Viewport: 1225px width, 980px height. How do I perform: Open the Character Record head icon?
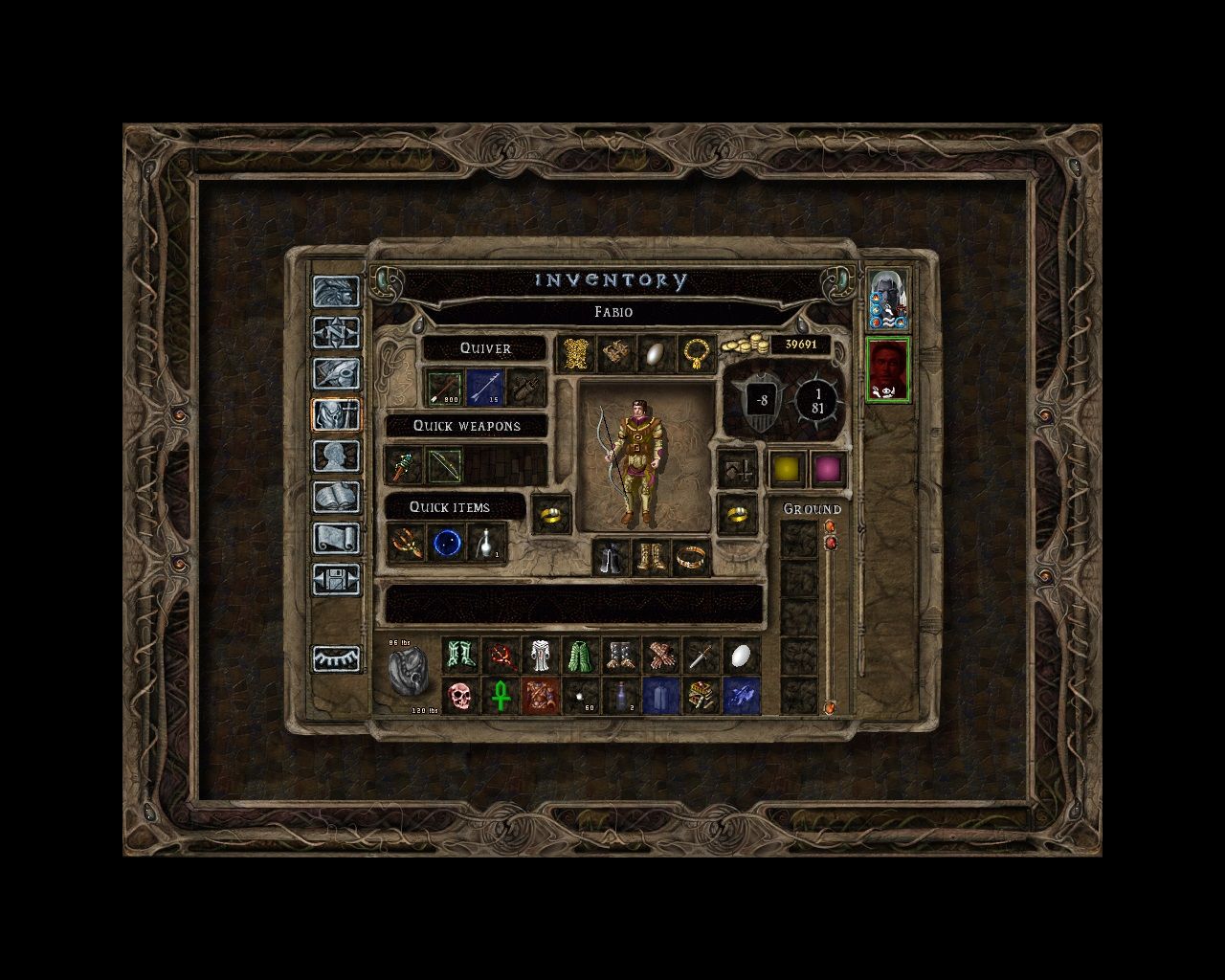pyautogui.click(x=337, y=454)
